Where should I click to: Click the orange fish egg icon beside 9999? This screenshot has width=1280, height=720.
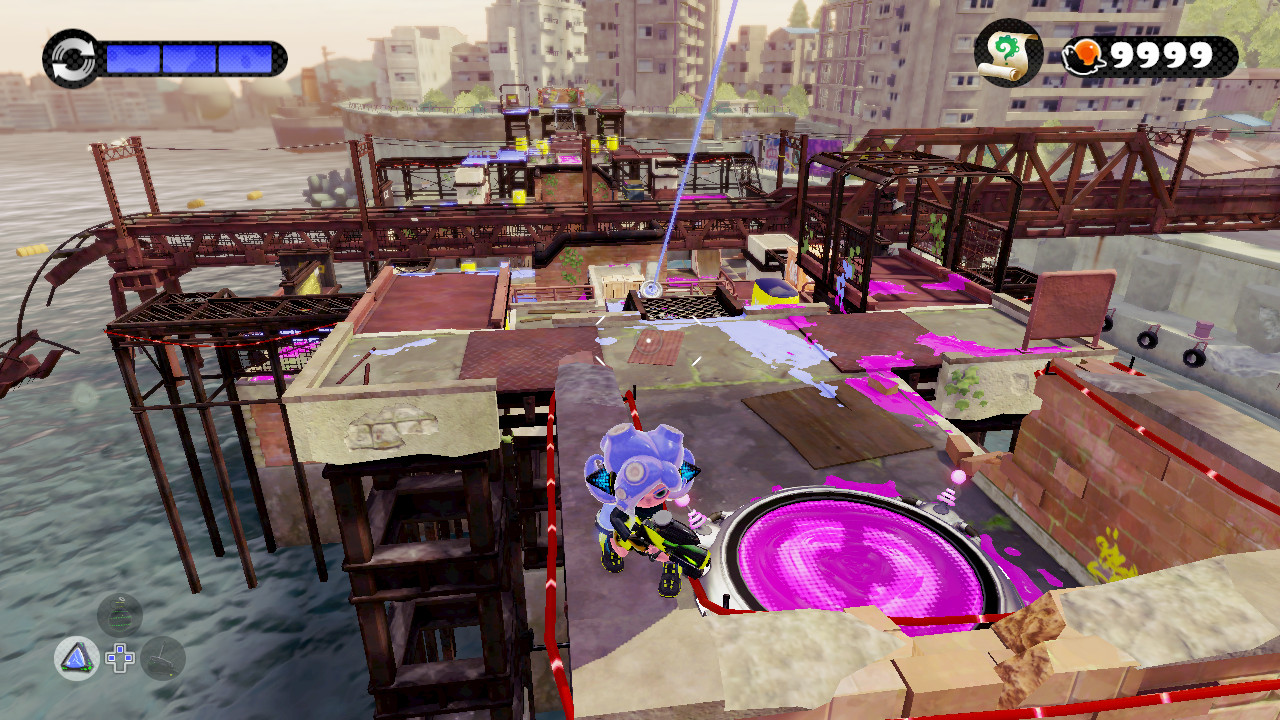(1084, 52)
